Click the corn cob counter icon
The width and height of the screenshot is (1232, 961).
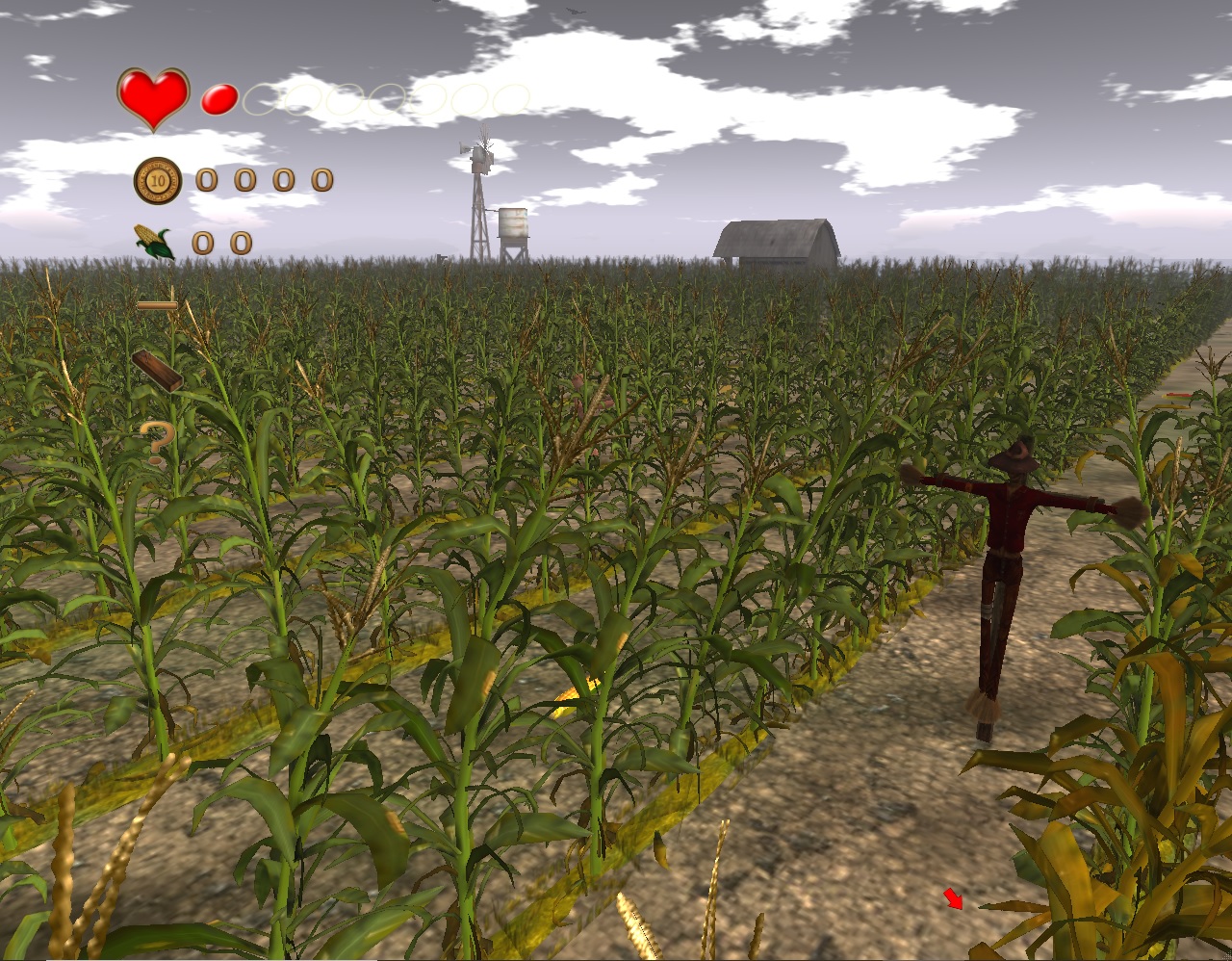(x=154, y=242)
